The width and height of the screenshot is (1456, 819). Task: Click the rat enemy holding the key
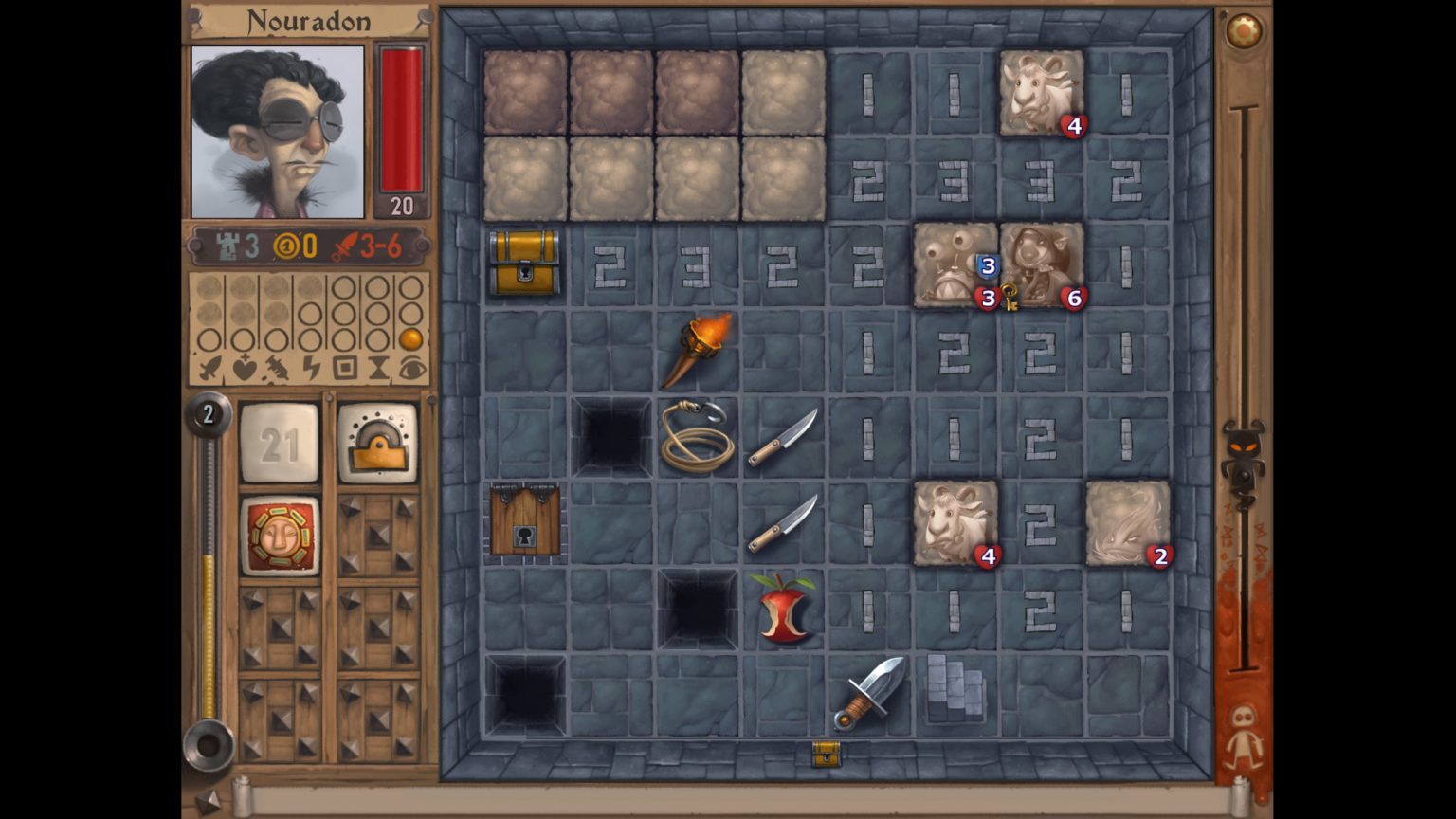point(1040,266)
